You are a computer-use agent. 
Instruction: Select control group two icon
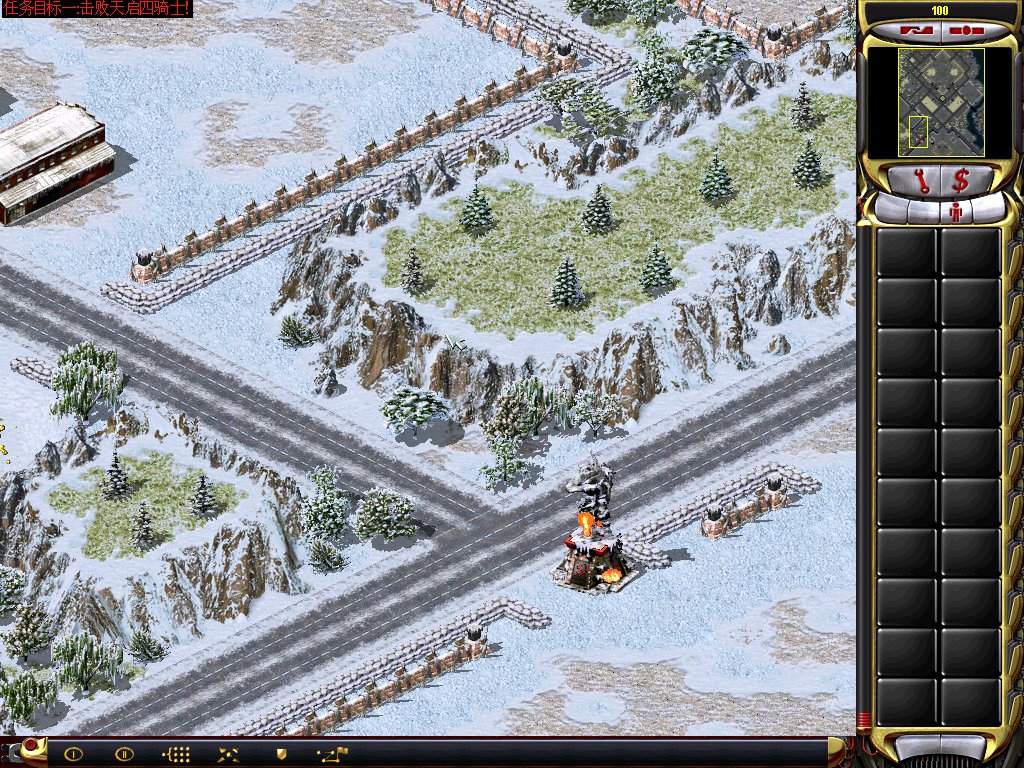(x=124, y=754)
